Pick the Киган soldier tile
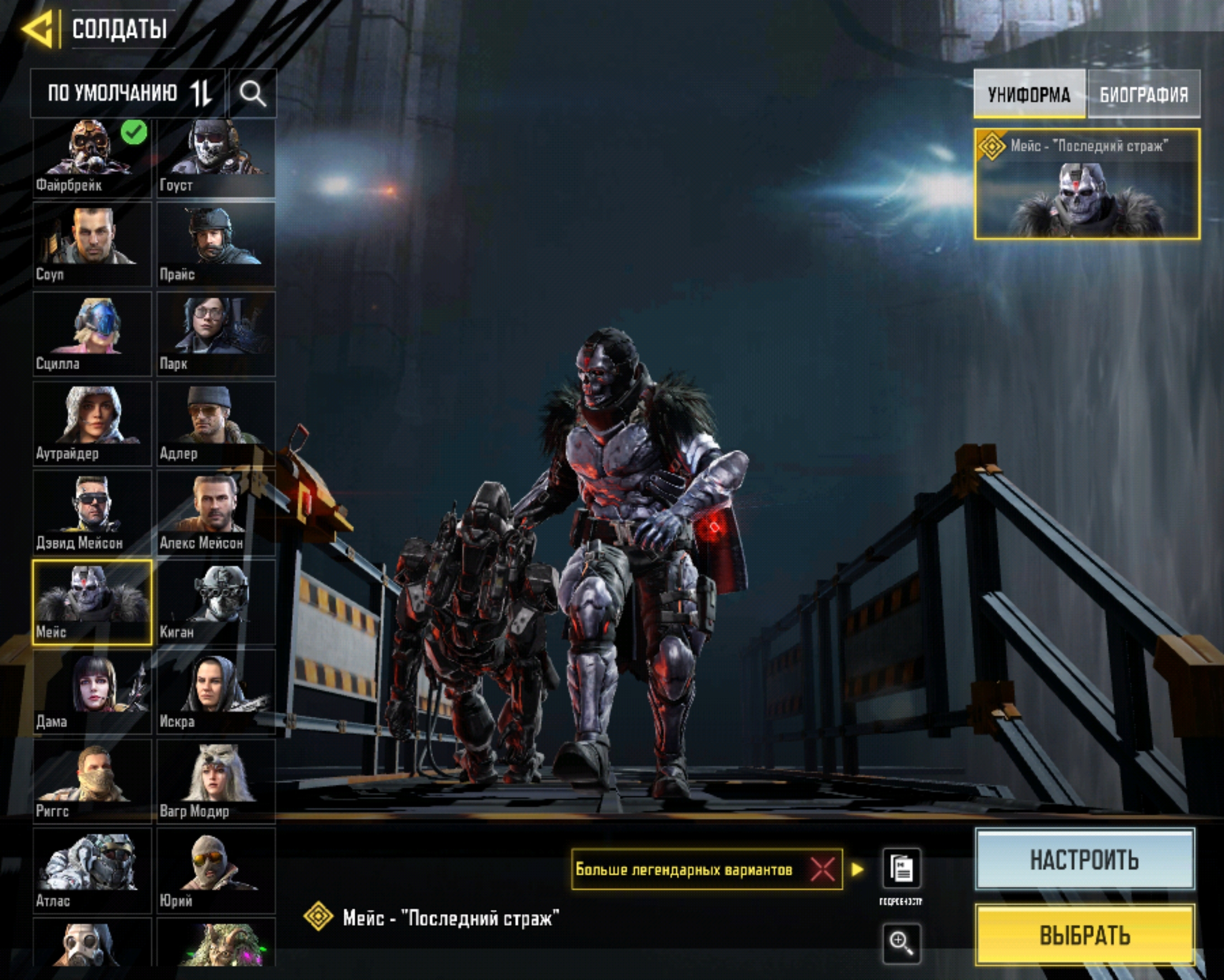This screenshot has width=1224, height=980. pyautogui.click(x=216, y=603)
